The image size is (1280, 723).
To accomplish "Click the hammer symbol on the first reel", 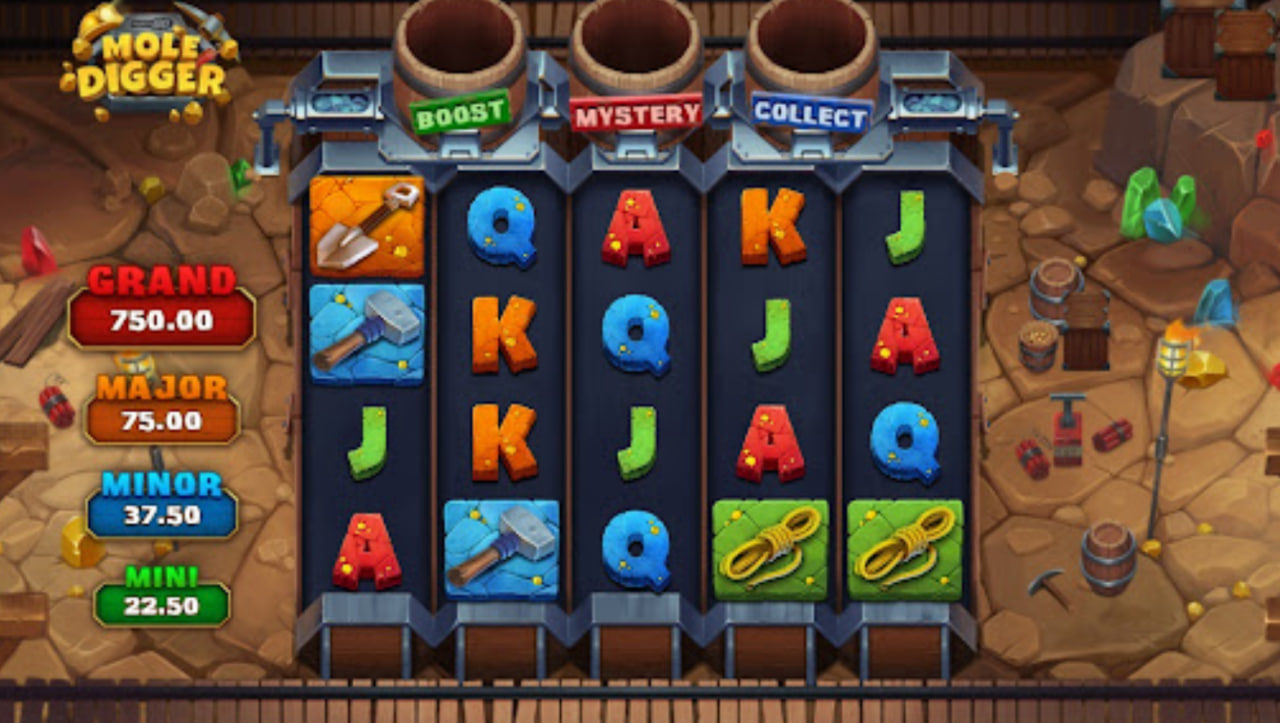I will pos(368,332).
